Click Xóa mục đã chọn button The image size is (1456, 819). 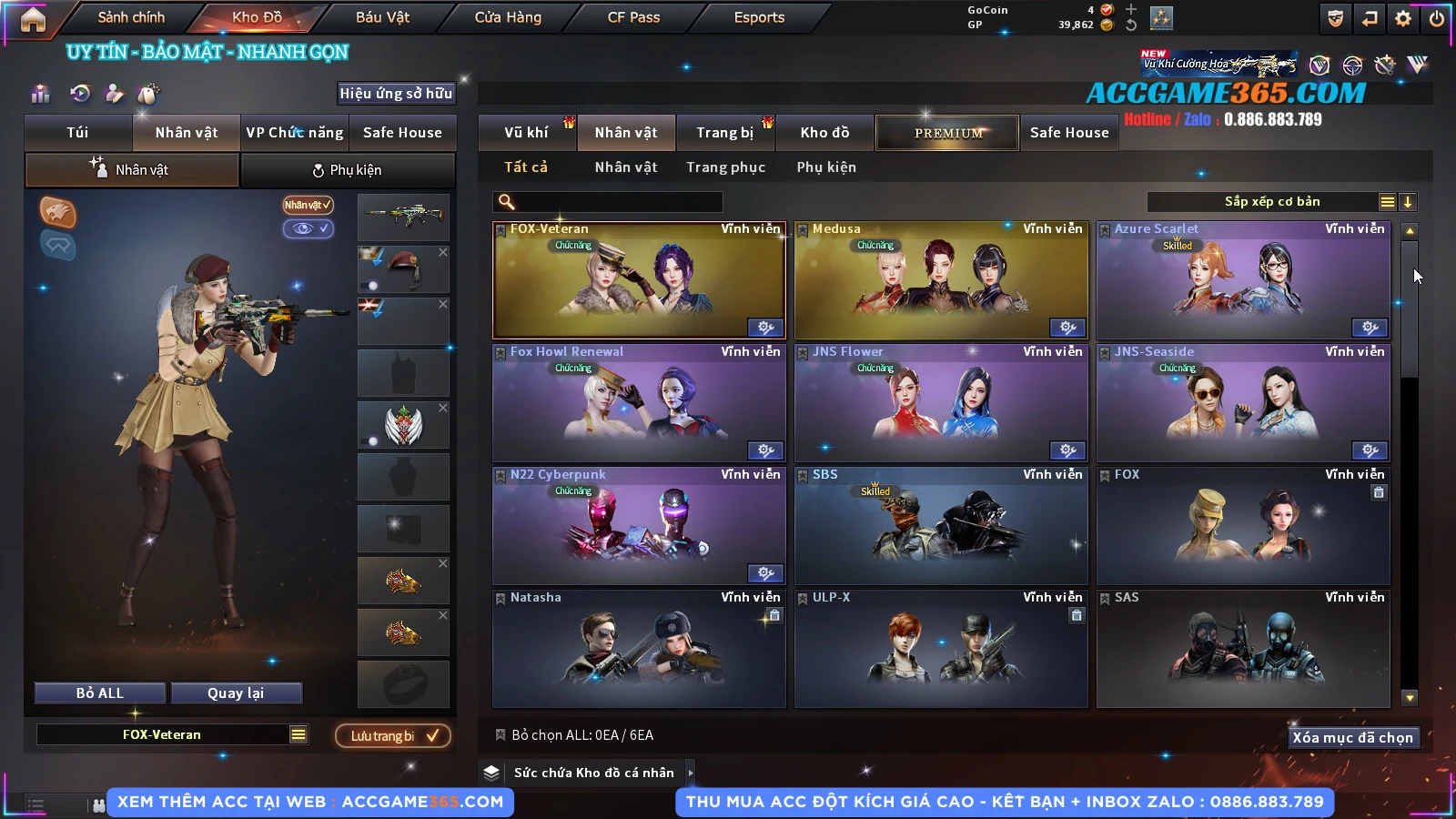[1352, 738]
